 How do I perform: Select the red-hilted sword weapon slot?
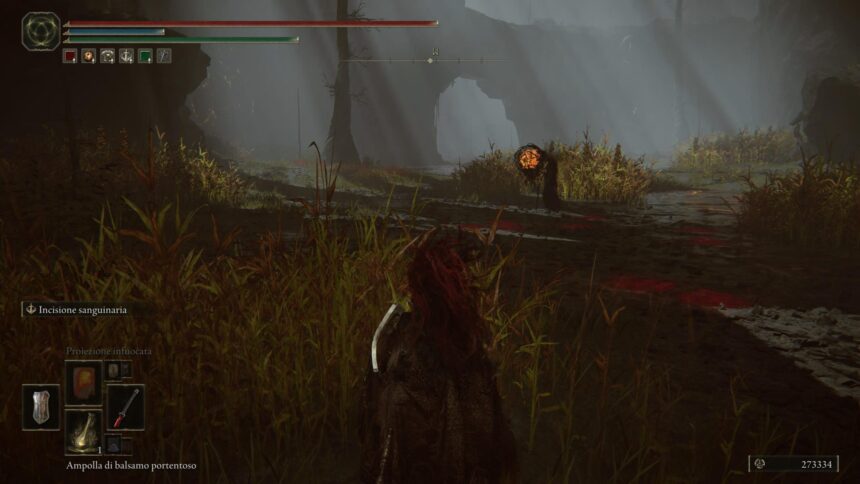click(x=126, y=407)
